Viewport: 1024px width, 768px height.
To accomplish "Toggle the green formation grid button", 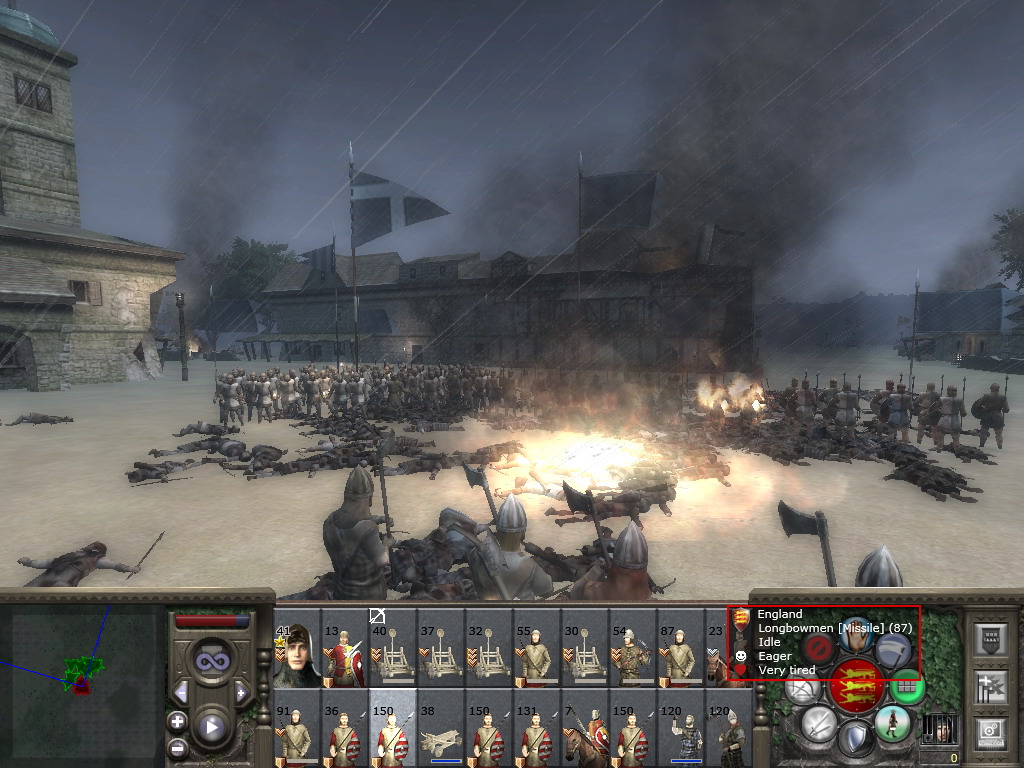I will (x=906, y=686).
